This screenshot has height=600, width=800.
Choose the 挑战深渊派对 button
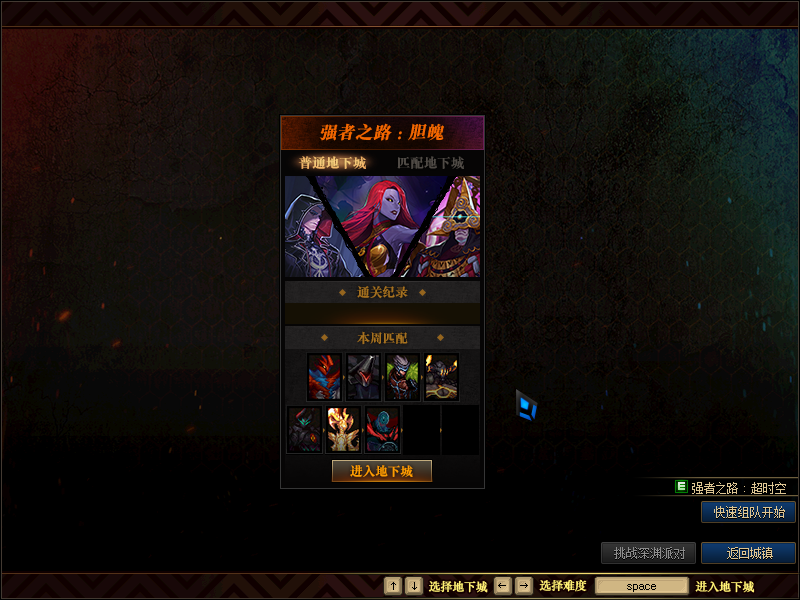[648, 553]
